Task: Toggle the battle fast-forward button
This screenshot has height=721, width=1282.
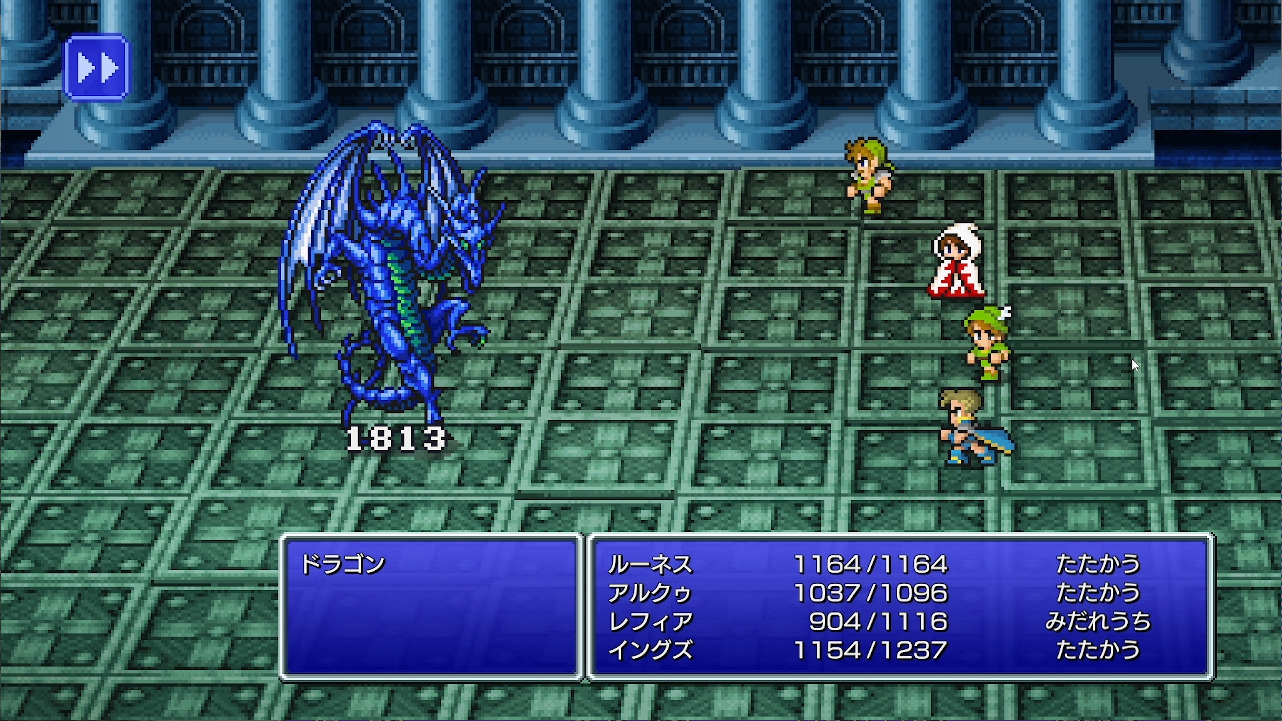Action: click(95, 67)
